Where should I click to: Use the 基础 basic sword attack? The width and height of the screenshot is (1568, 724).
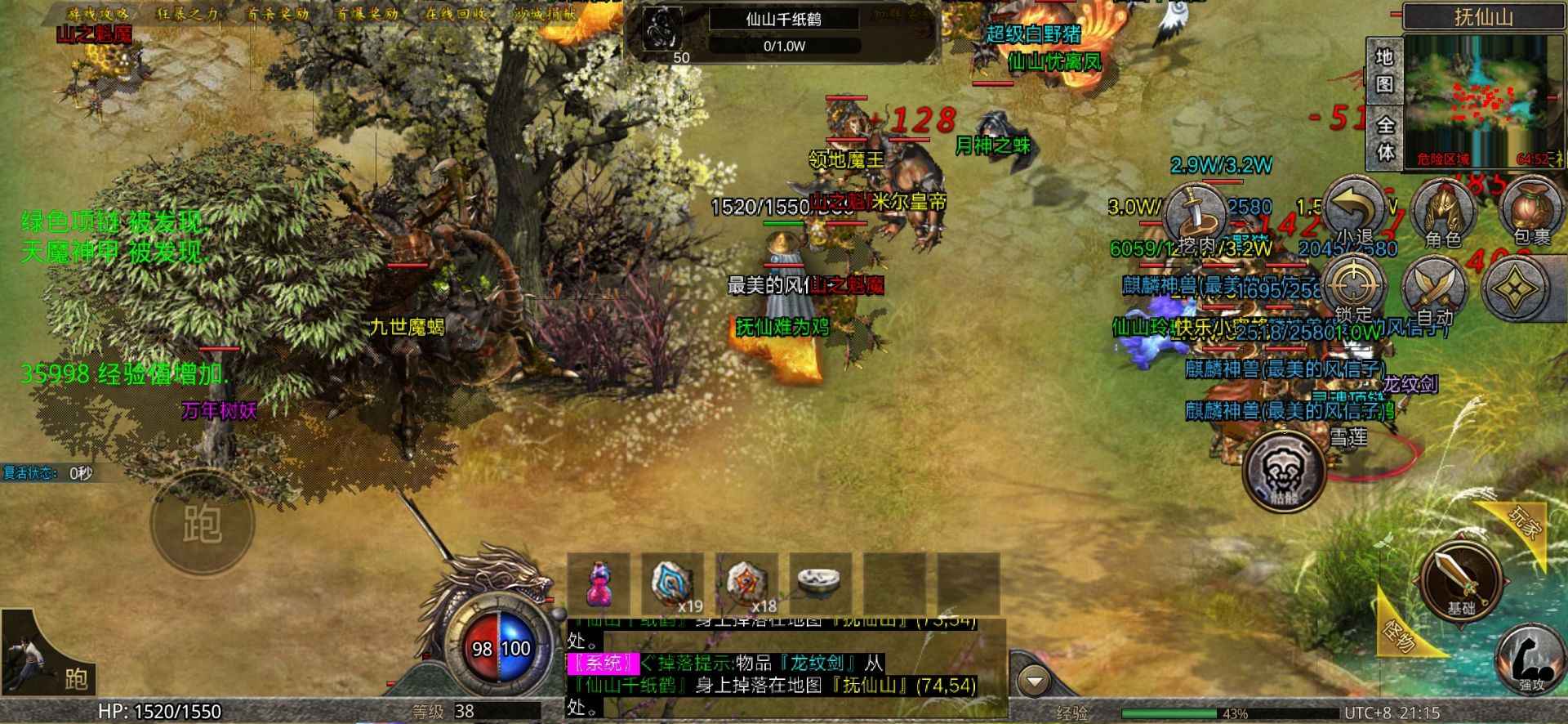point(1461,578)
